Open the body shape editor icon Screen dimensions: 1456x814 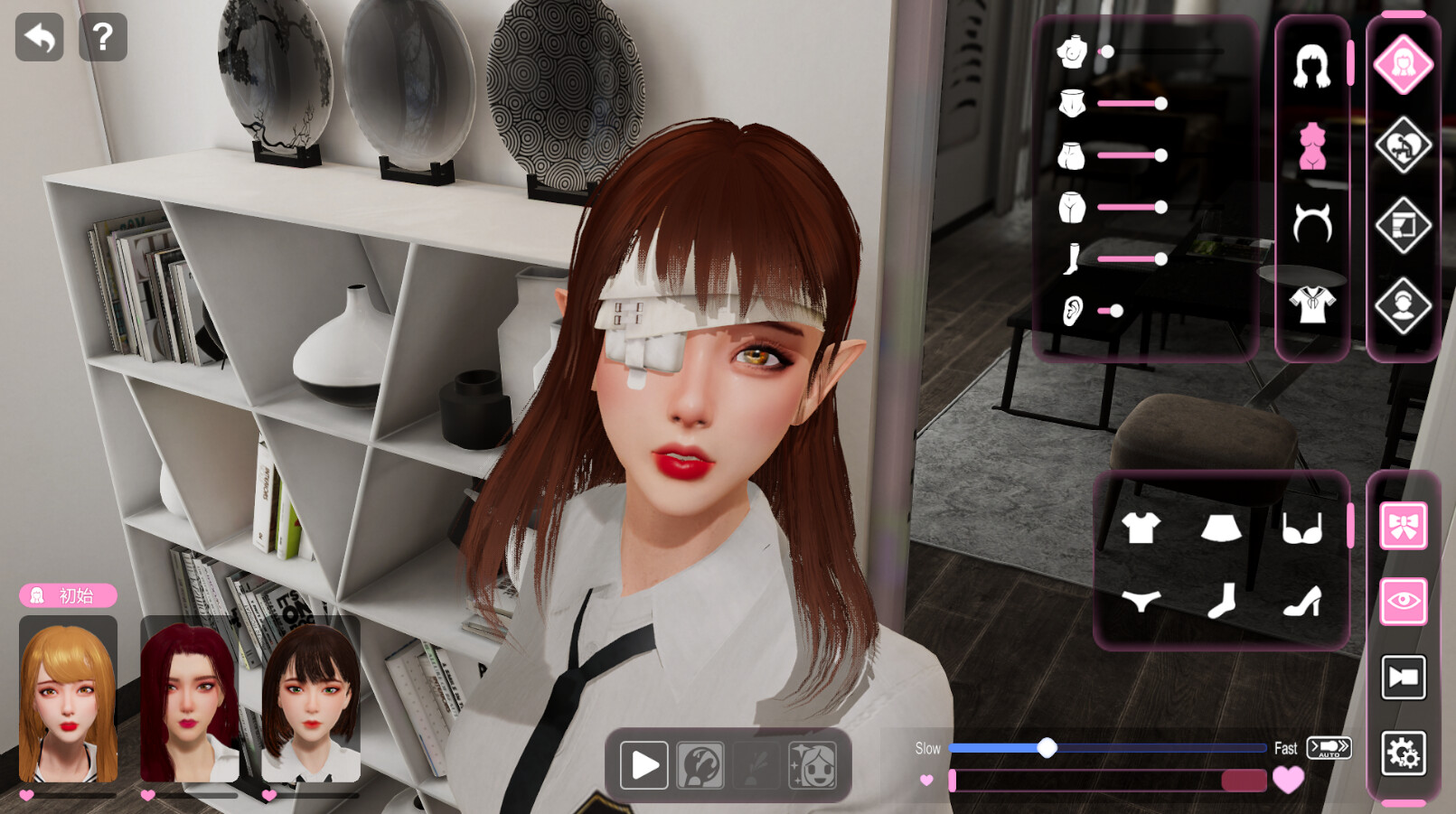[1312, 145]
